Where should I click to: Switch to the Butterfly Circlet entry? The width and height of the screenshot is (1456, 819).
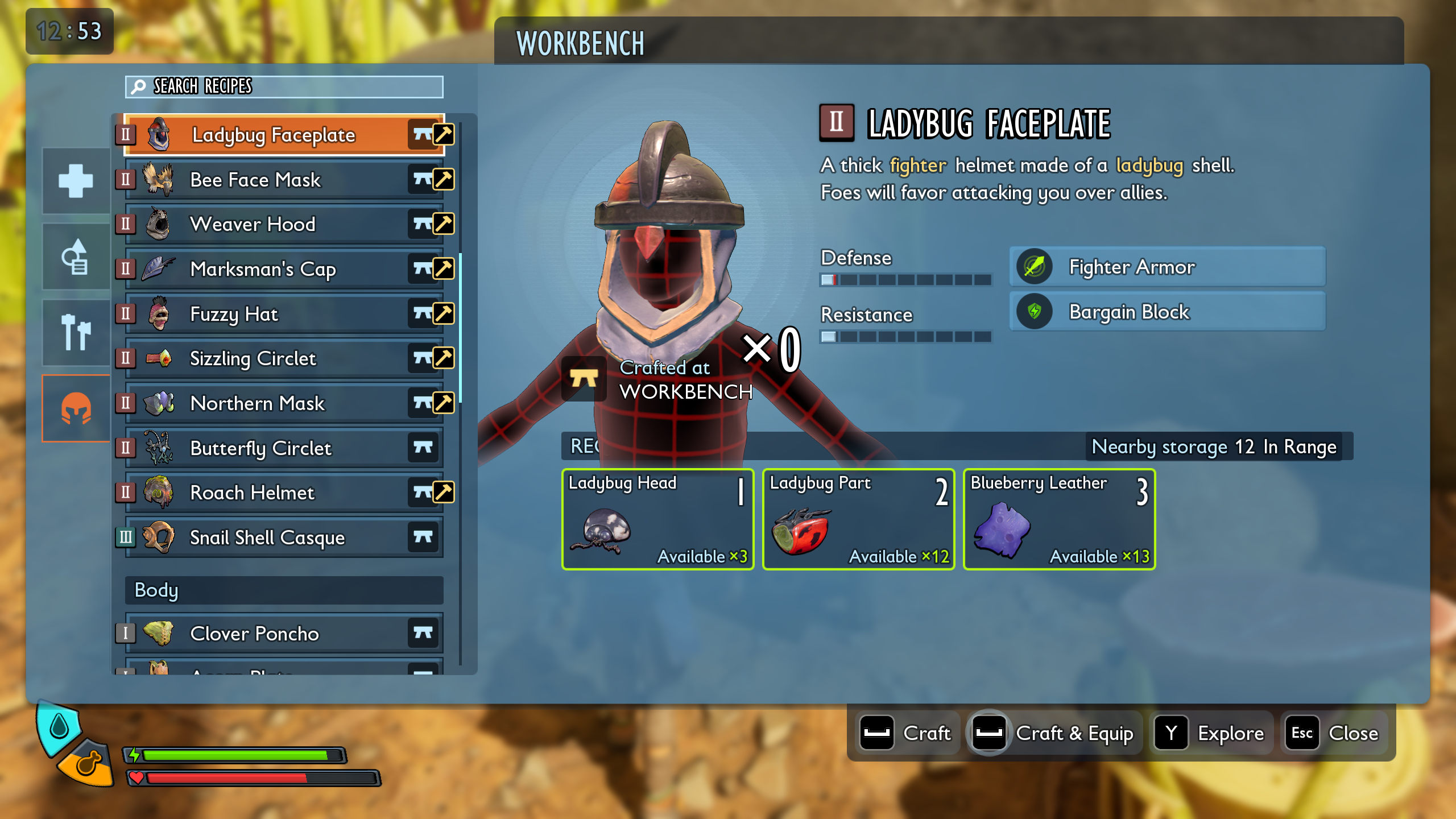267,448
